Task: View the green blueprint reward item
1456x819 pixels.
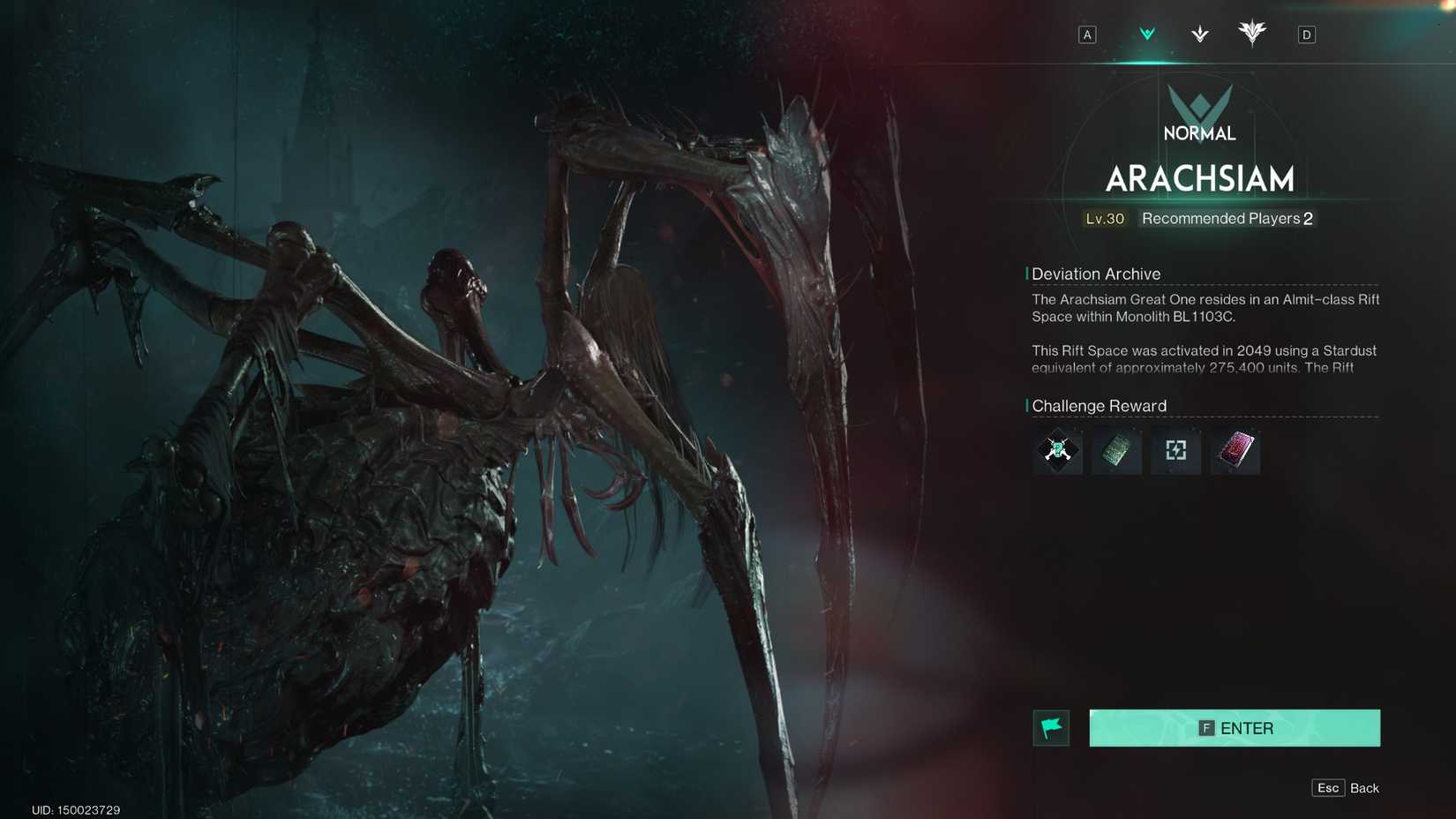Action: point(1116,451)
